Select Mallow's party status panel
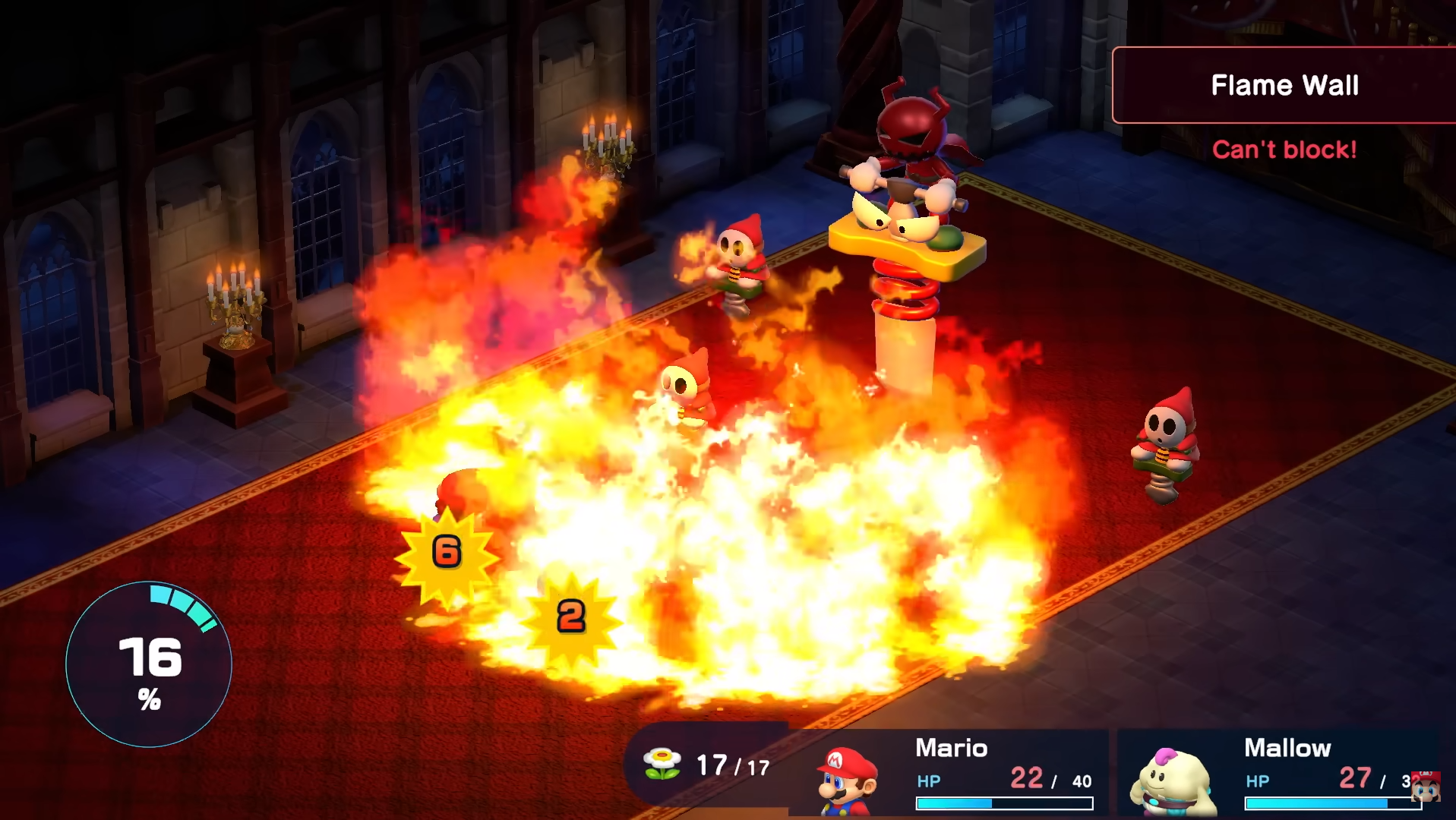 coord(1280,773)
